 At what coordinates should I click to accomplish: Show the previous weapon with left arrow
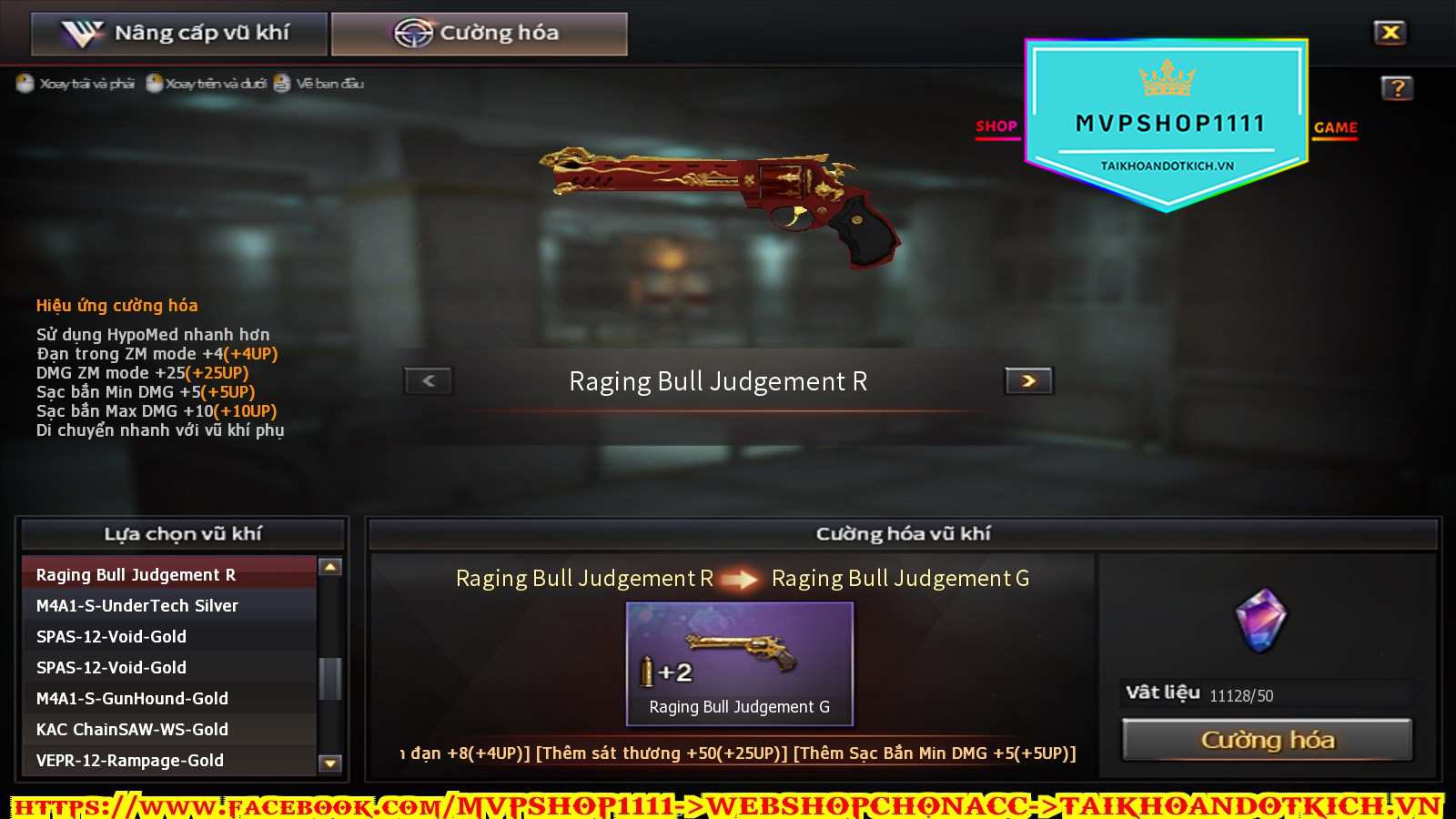pos(429,380)
